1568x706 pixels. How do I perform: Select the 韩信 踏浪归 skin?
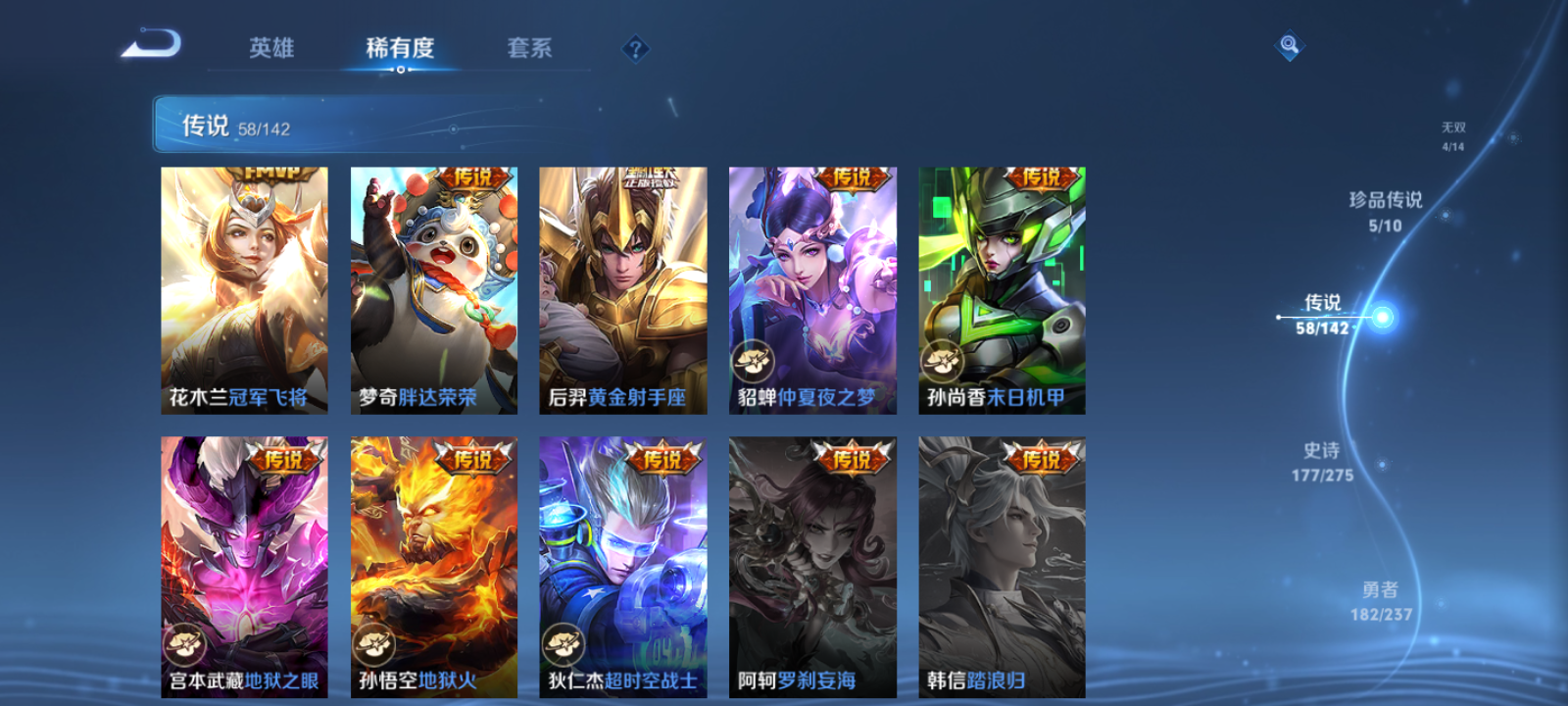coord(1001,564)
